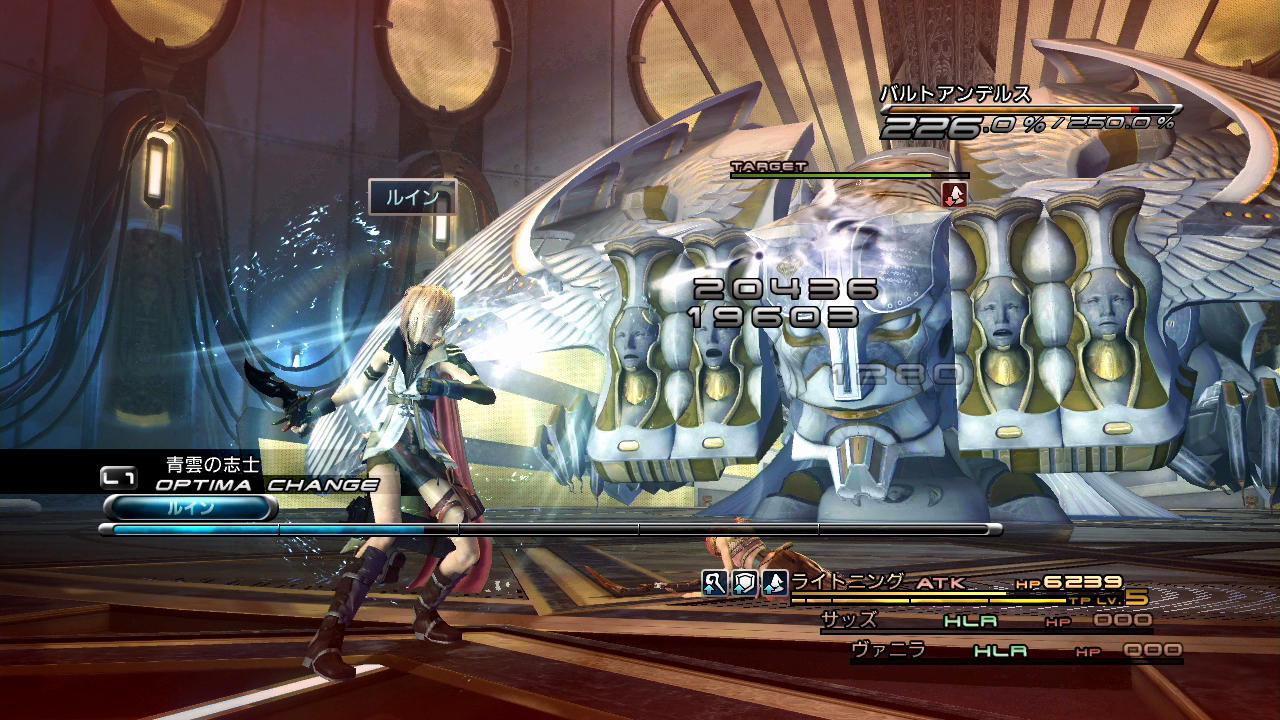Inspect Lightning's sword attack-up buff icon
This screenshot has width=1280, height=720.
(x=714, y=584)
